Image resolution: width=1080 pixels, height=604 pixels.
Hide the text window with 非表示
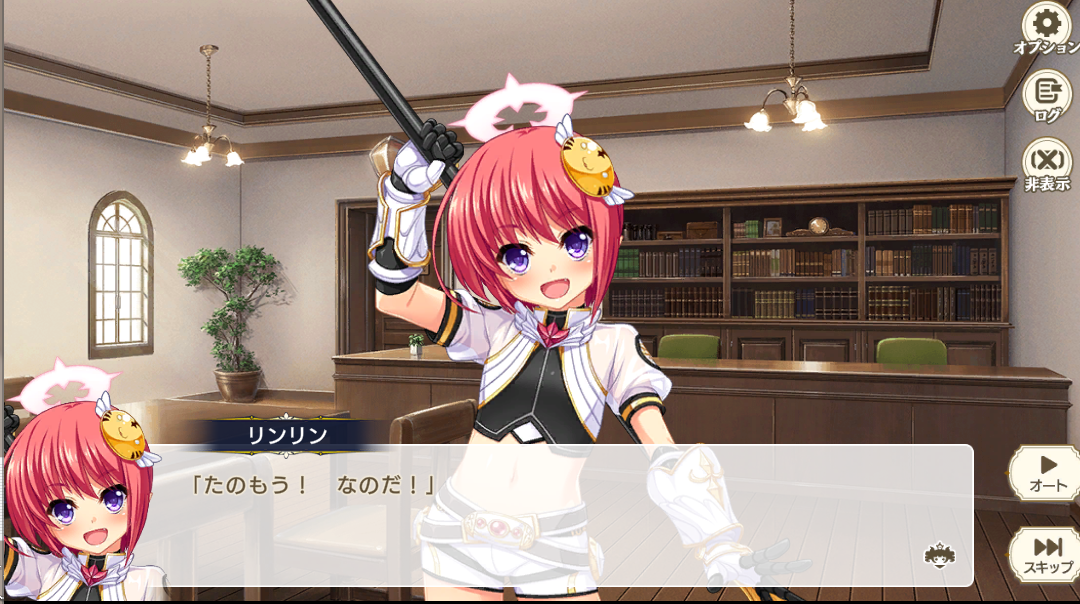pyautogui.click(x=1047, y=165)
